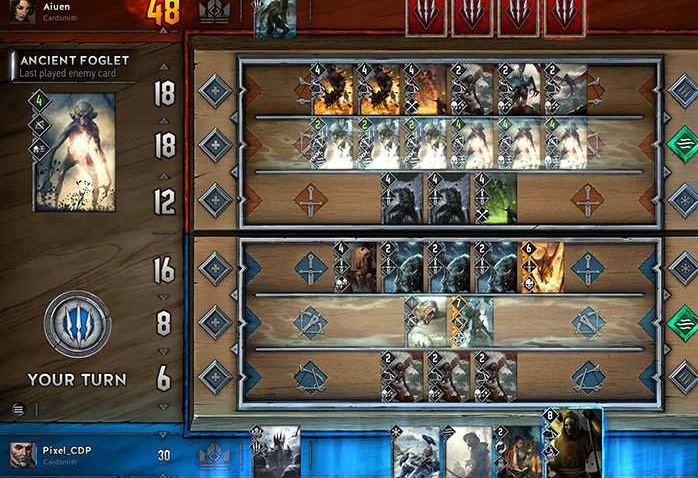Click the green fog icon beside enemy ranged row
Image resolution: width=698 pixels, height=478 pixels.
tap(682, 144)
